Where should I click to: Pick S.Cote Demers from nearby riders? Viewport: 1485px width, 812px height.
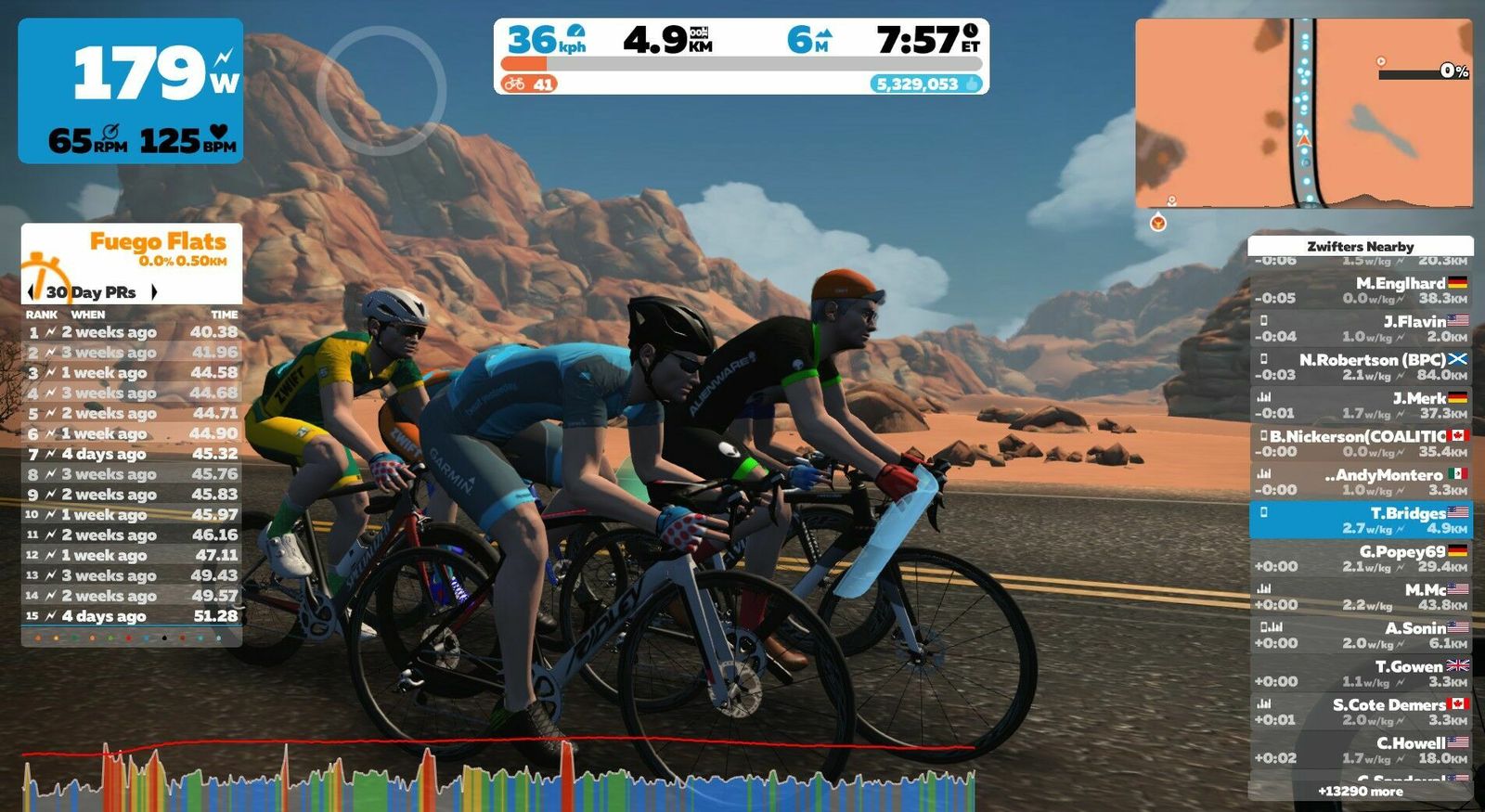[1360, 712]
